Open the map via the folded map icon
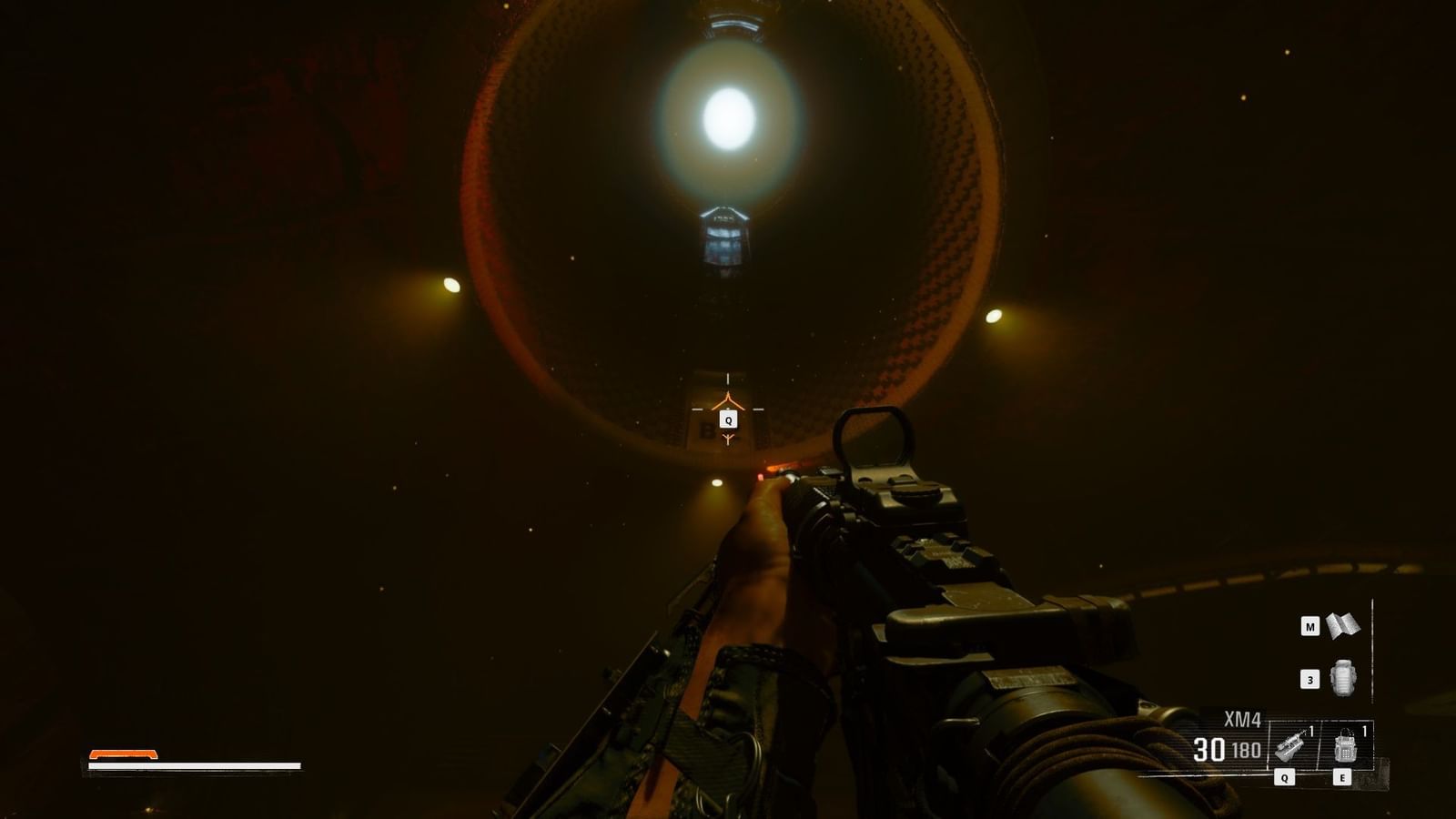 click(1342, 625)
